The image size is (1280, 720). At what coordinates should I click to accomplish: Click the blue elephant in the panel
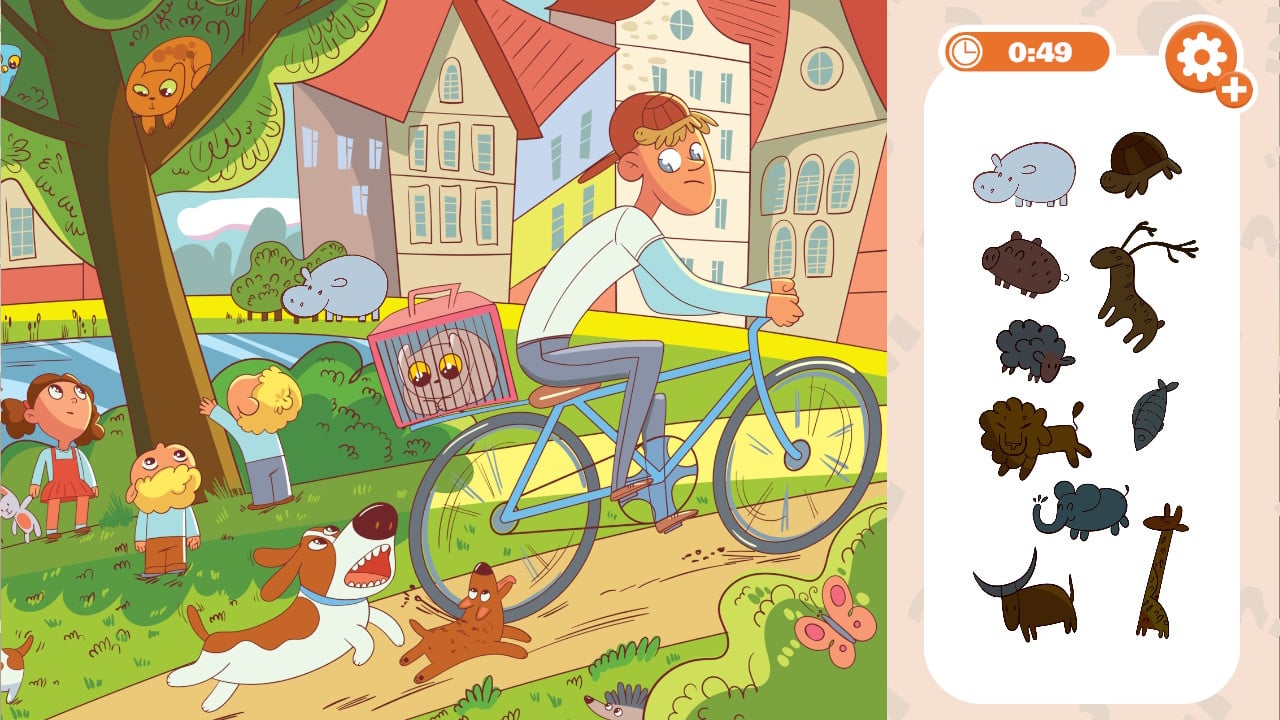click(1082, 508)
